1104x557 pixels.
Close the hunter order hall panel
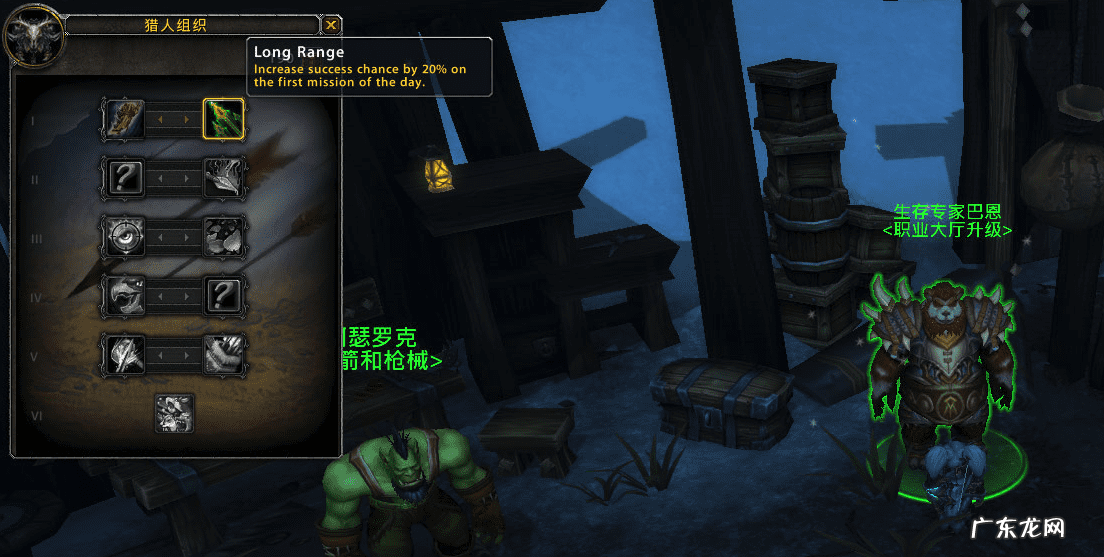(332, 26)
